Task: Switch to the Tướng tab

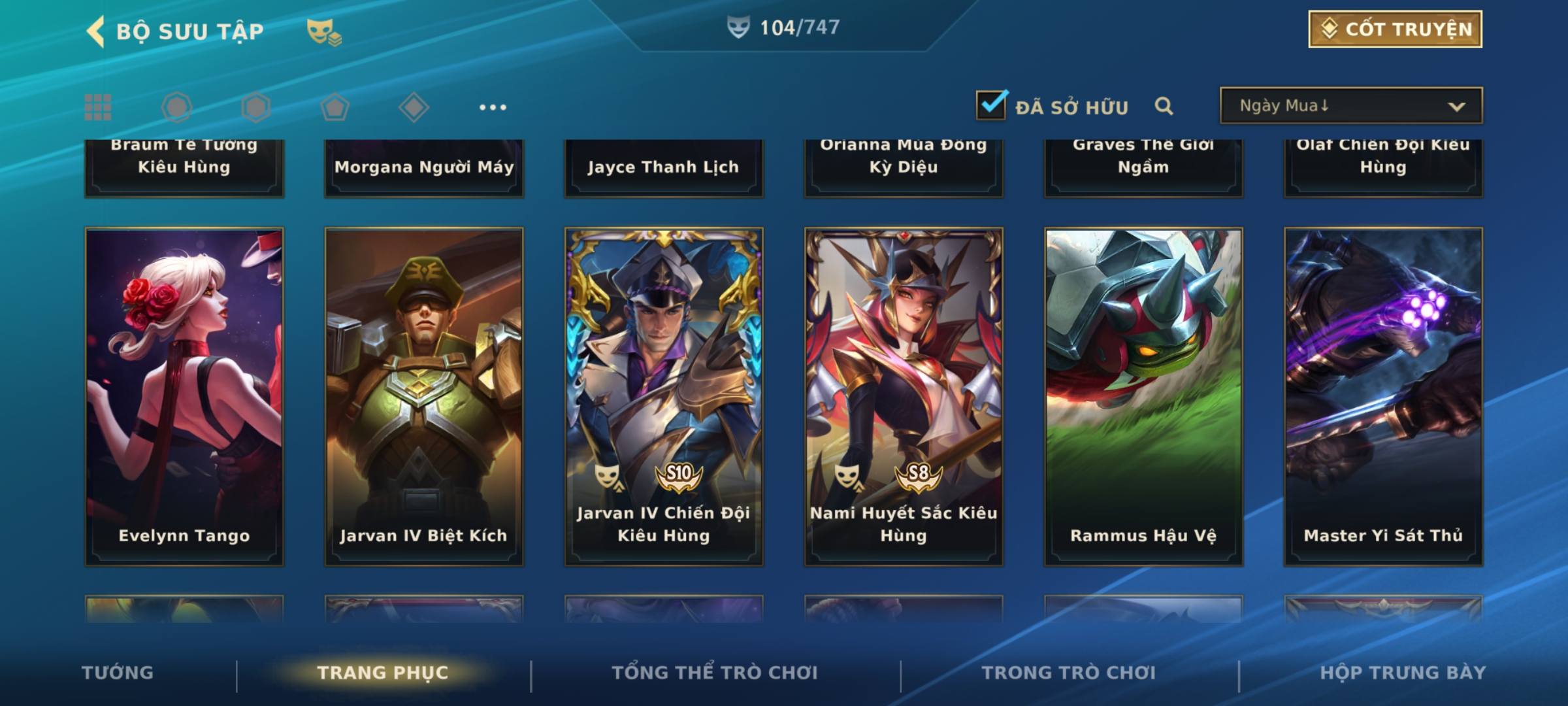Action: [x=118, y=673]
